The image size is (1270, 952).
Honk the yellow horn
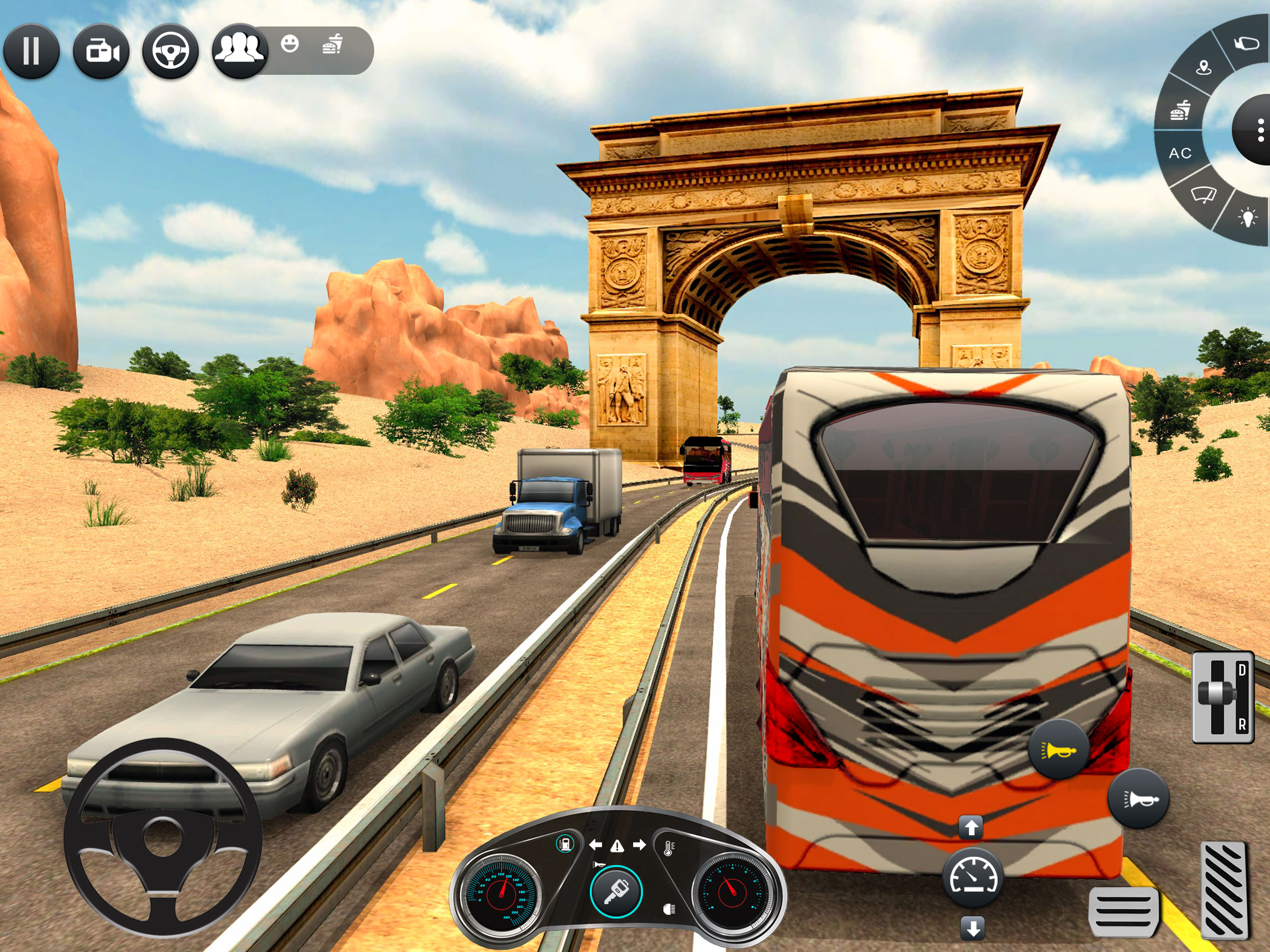click(x=1058, y=749)
